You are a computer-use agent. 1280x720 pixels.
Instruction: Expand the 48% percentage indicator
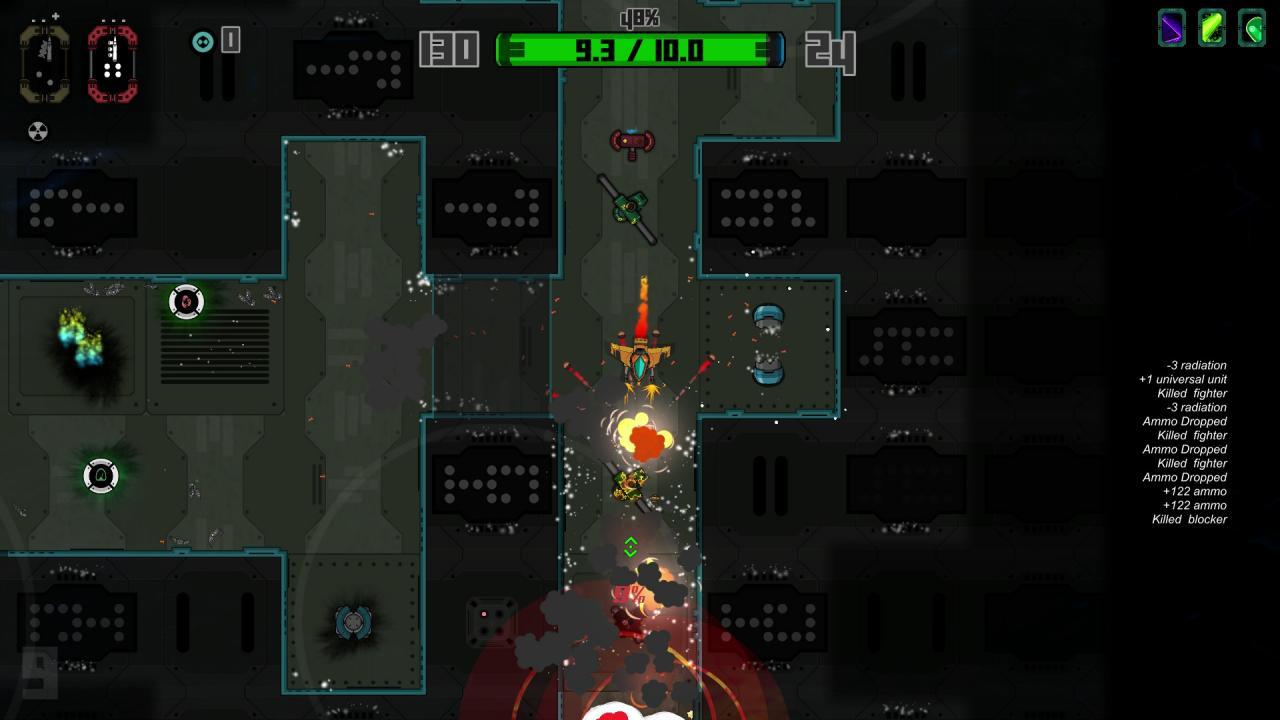tap(638, 16)
